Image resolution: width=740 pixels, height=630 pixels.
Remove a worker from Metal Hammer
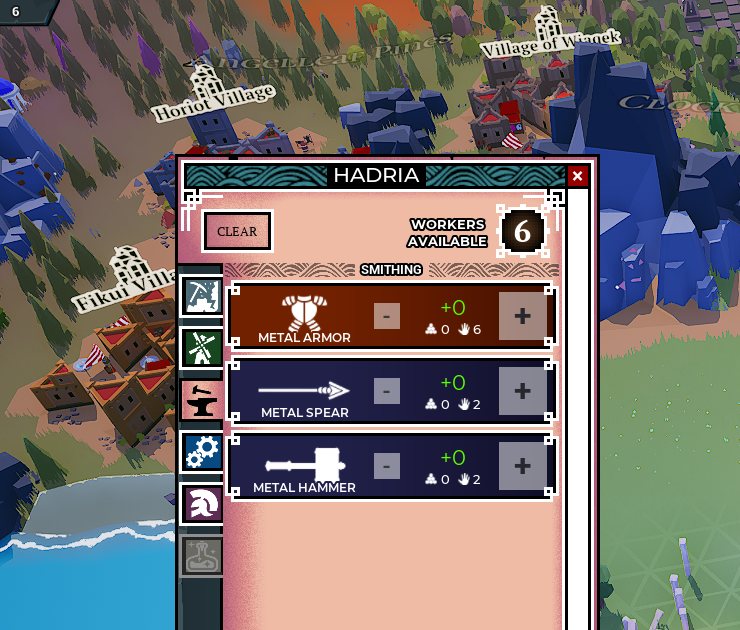[387, 466]
